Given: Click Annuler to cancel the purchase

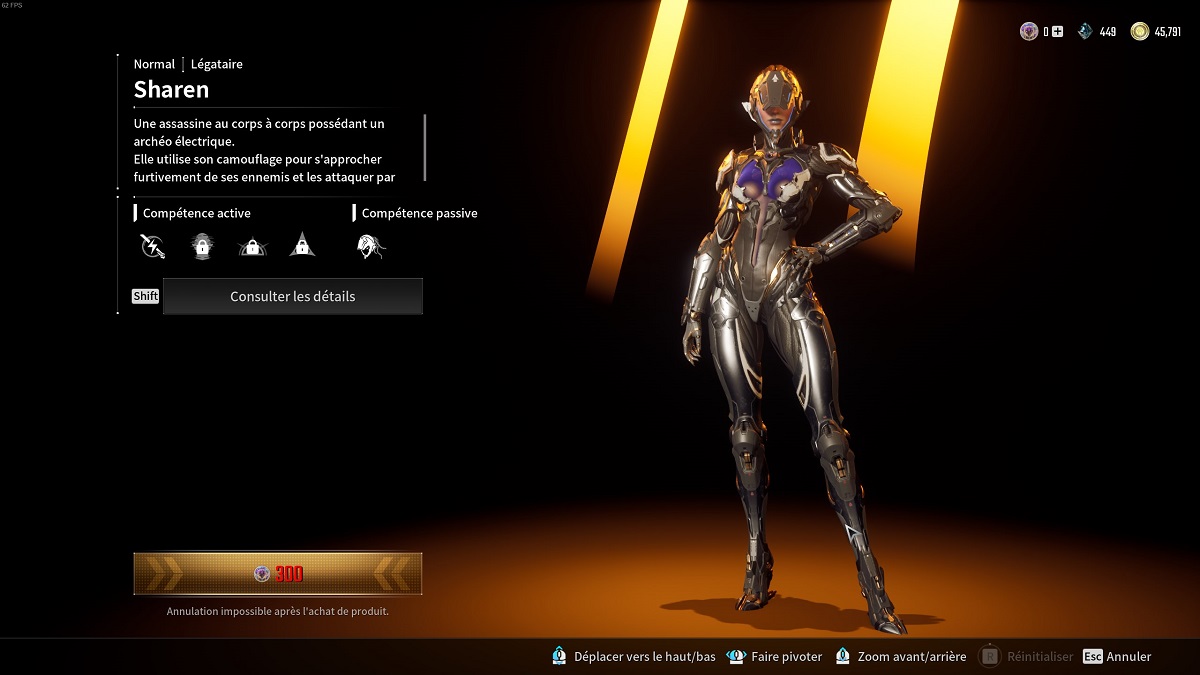Looking at the screenshot, I should pos(1128,657).
